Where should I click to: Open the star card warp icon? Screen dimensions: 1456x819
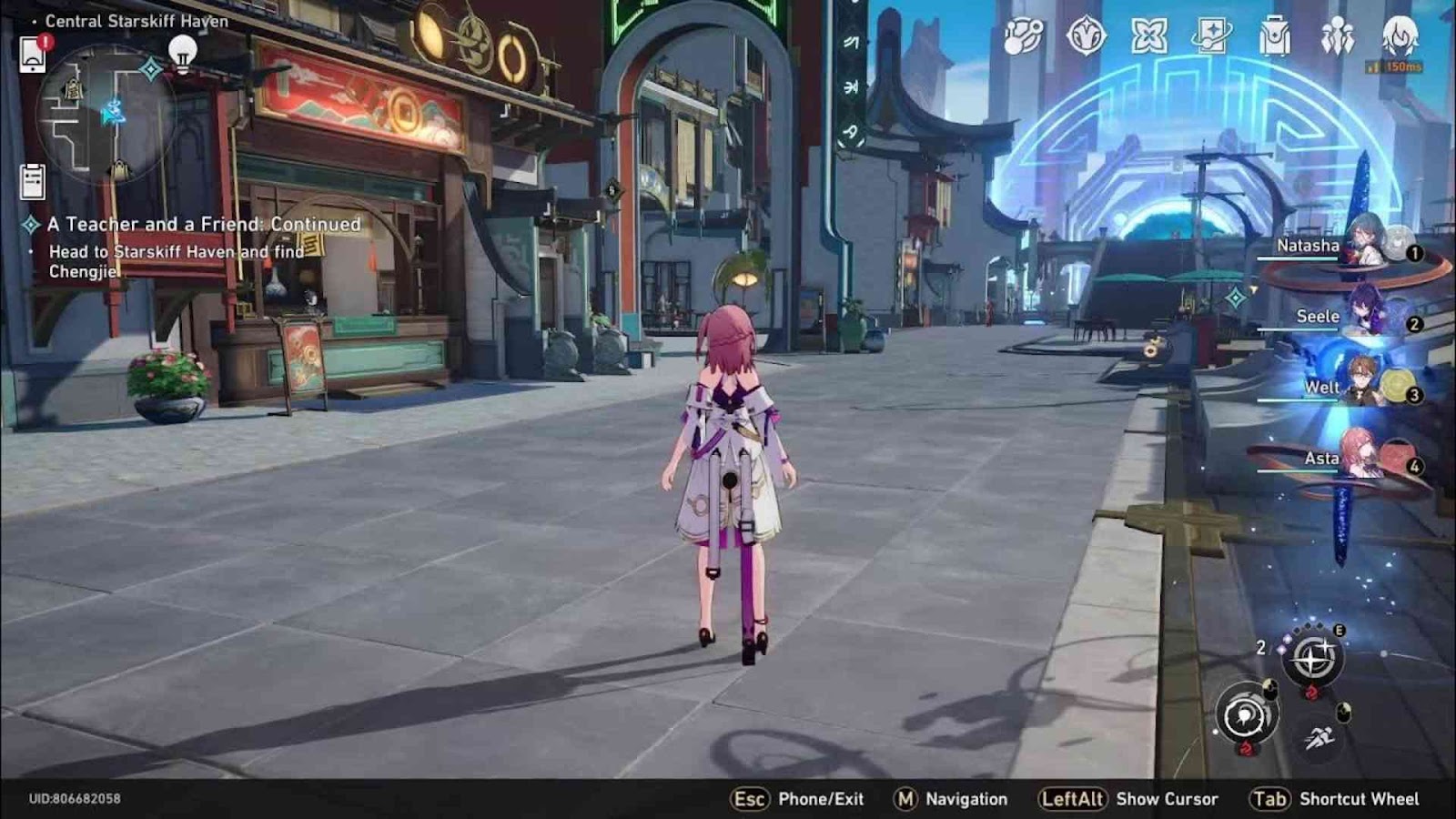click(x=1212, y=37)
